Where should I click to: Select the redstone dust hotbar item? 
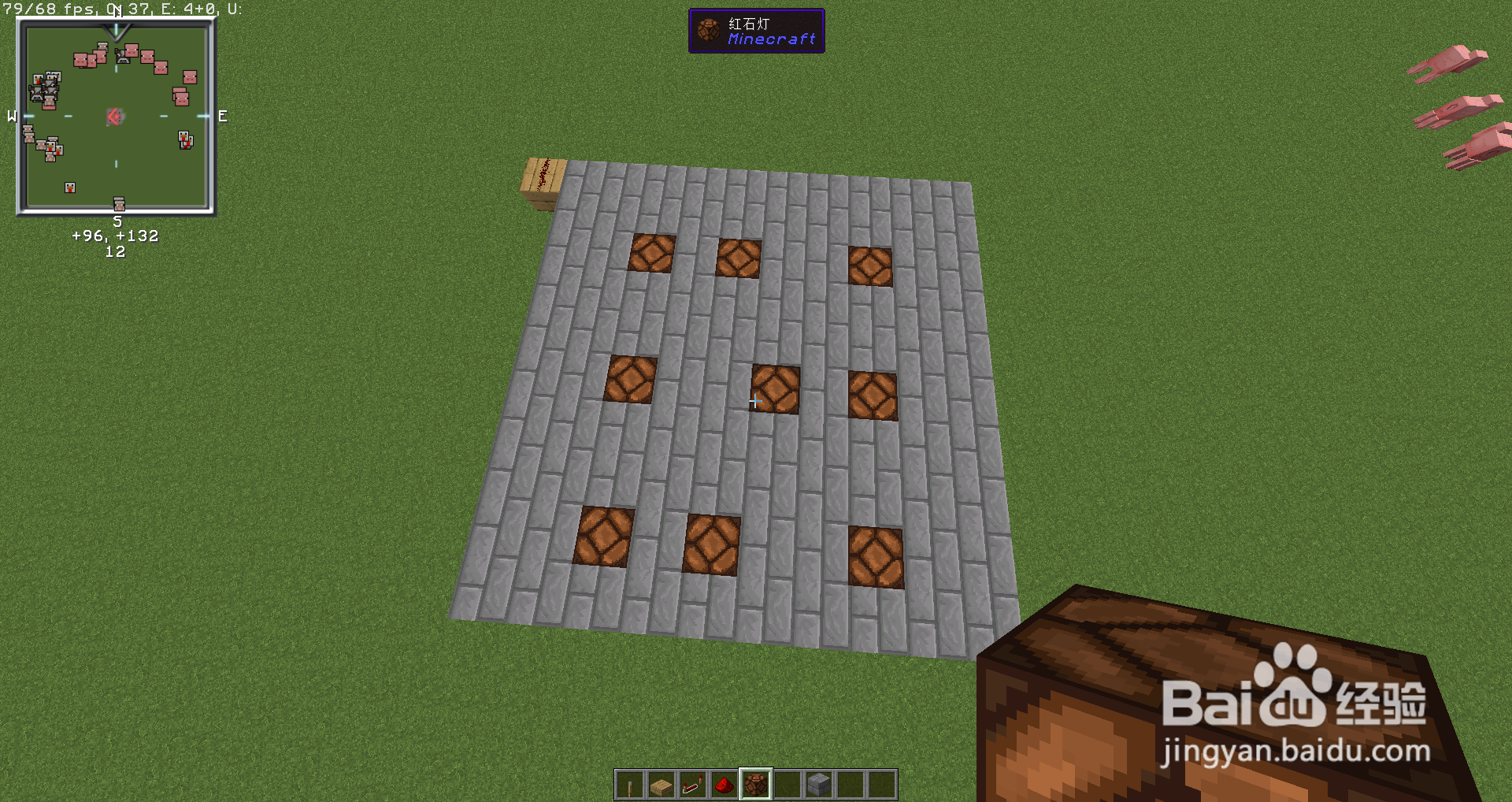pos(724,785)
